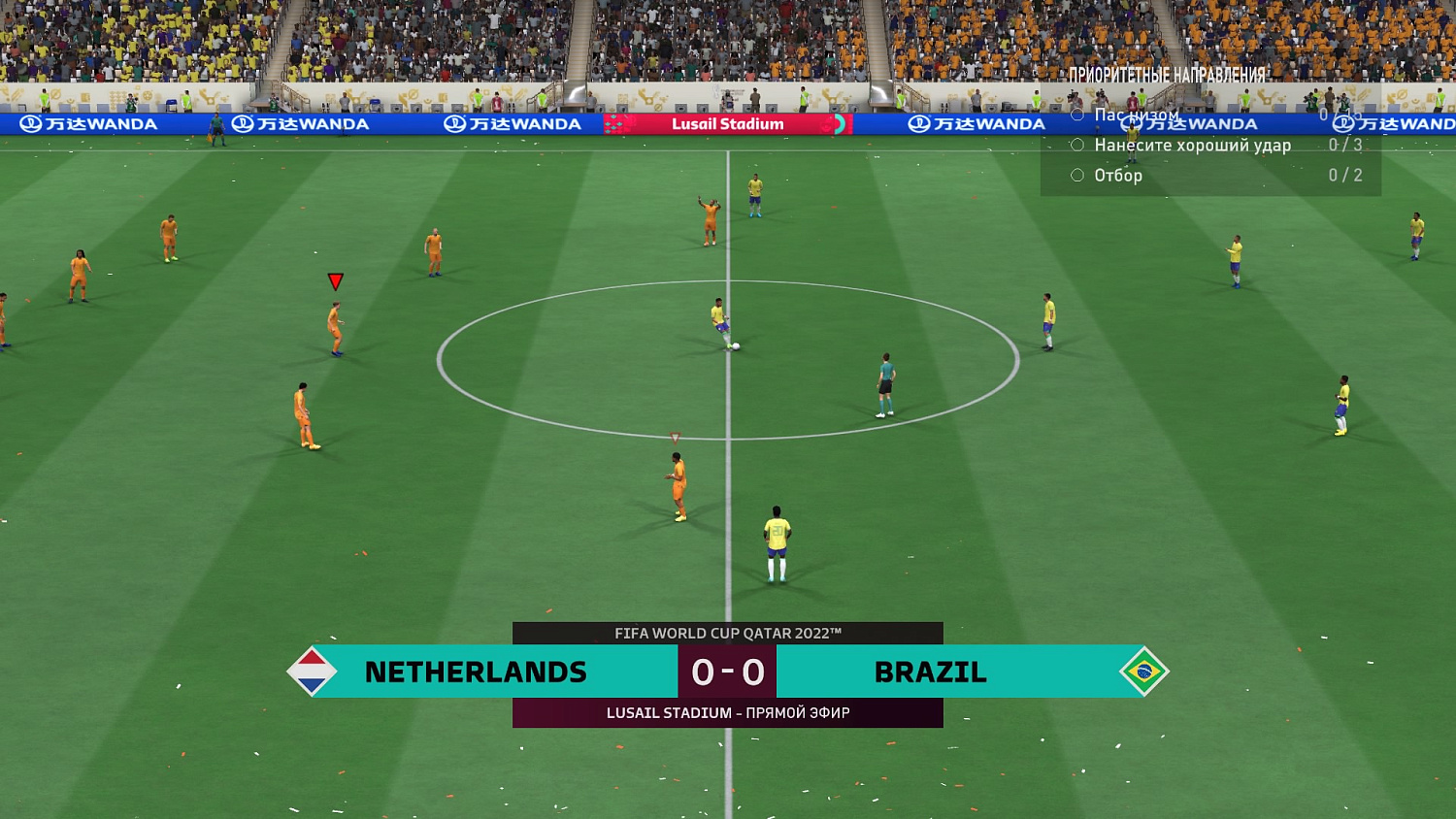The width and height of the screenshot is (1456, 819).
Task: Click the 0 - 0 score display
Action: click(726, 672)
